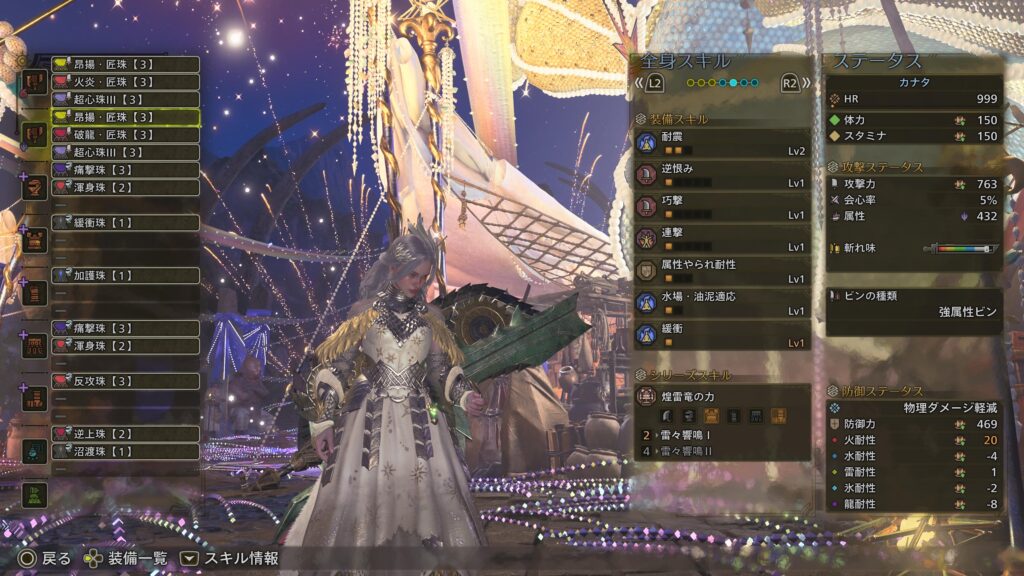This screenshot has width=1024, height=576.
Task: Select the 逆恨み skill row
Action: click(x=721, y=176)
